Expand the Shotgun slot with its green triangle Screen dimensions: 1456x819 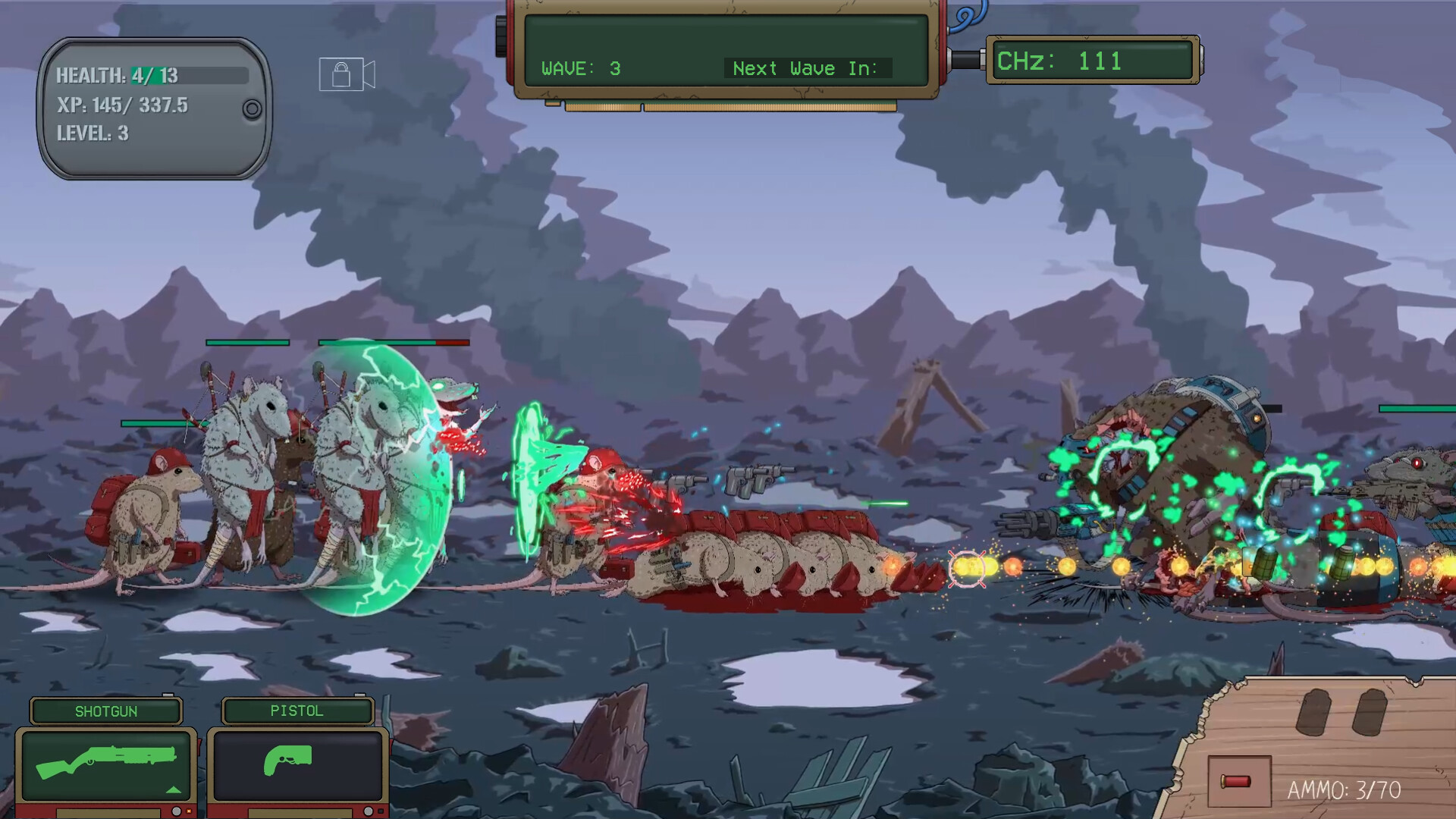tap(172, 790)
